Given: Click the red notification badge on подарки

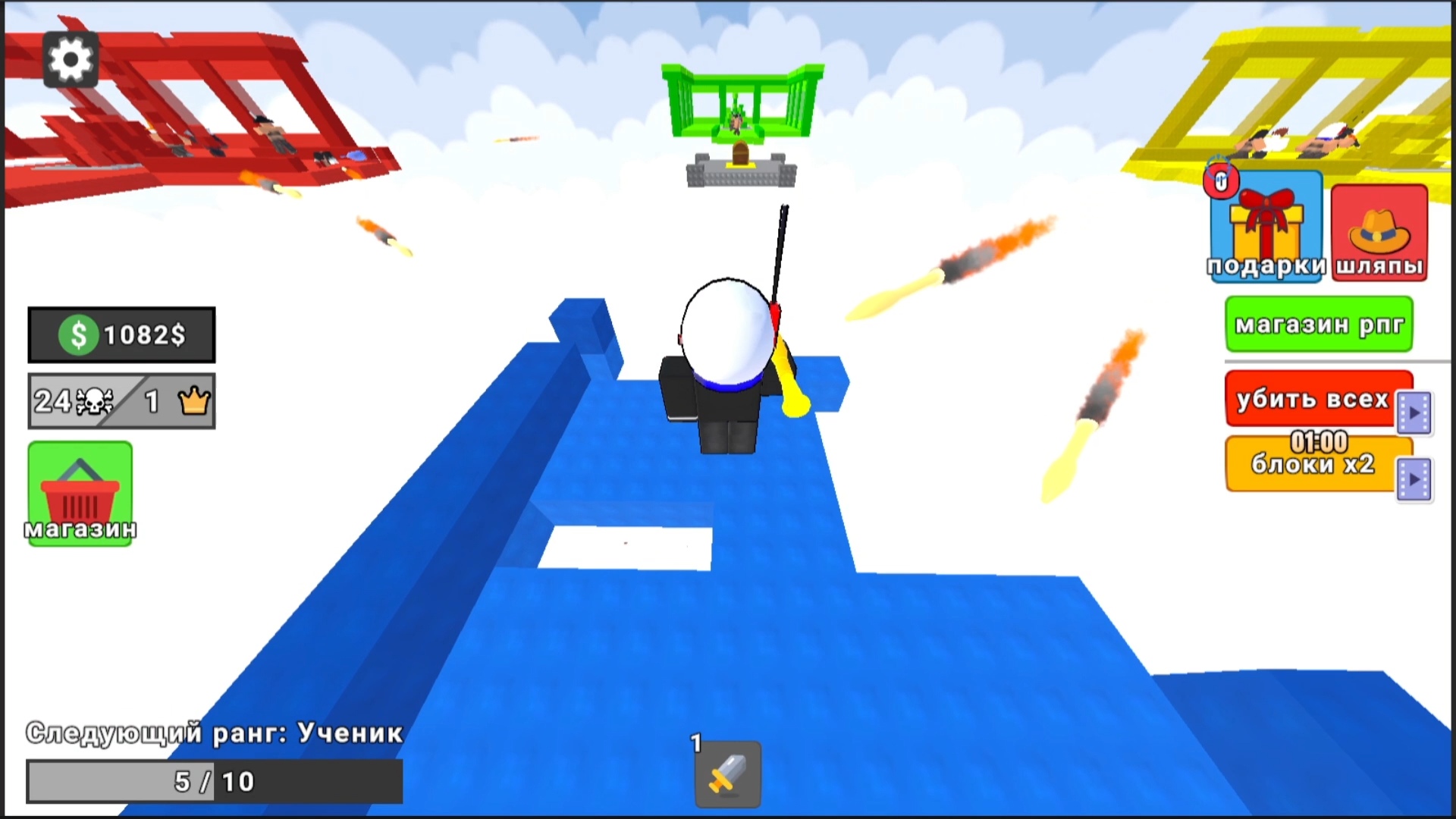Looking at the screenshot, I should [1221, 182].
